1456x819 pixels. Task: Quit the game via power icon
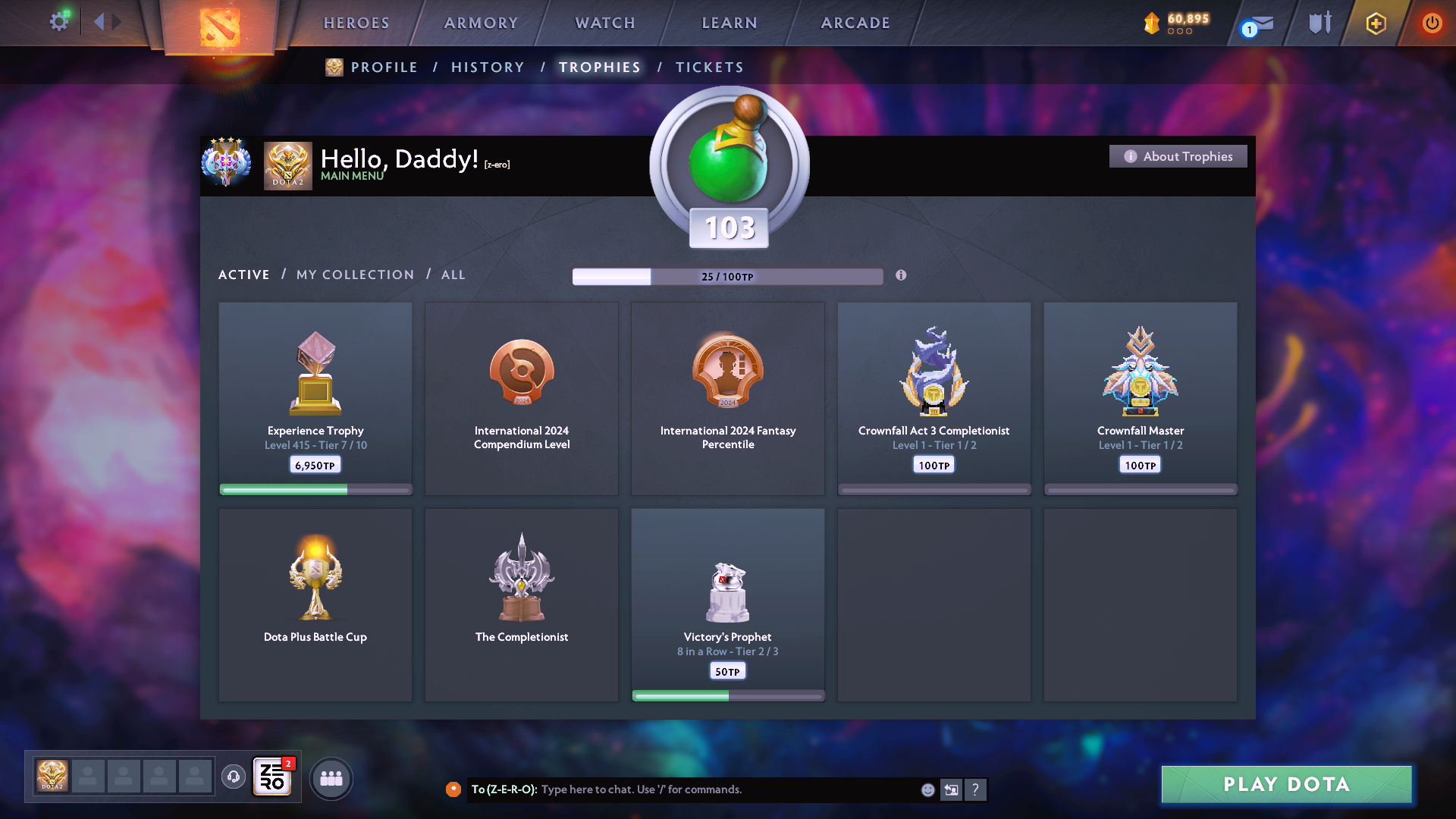(1432, 23)
